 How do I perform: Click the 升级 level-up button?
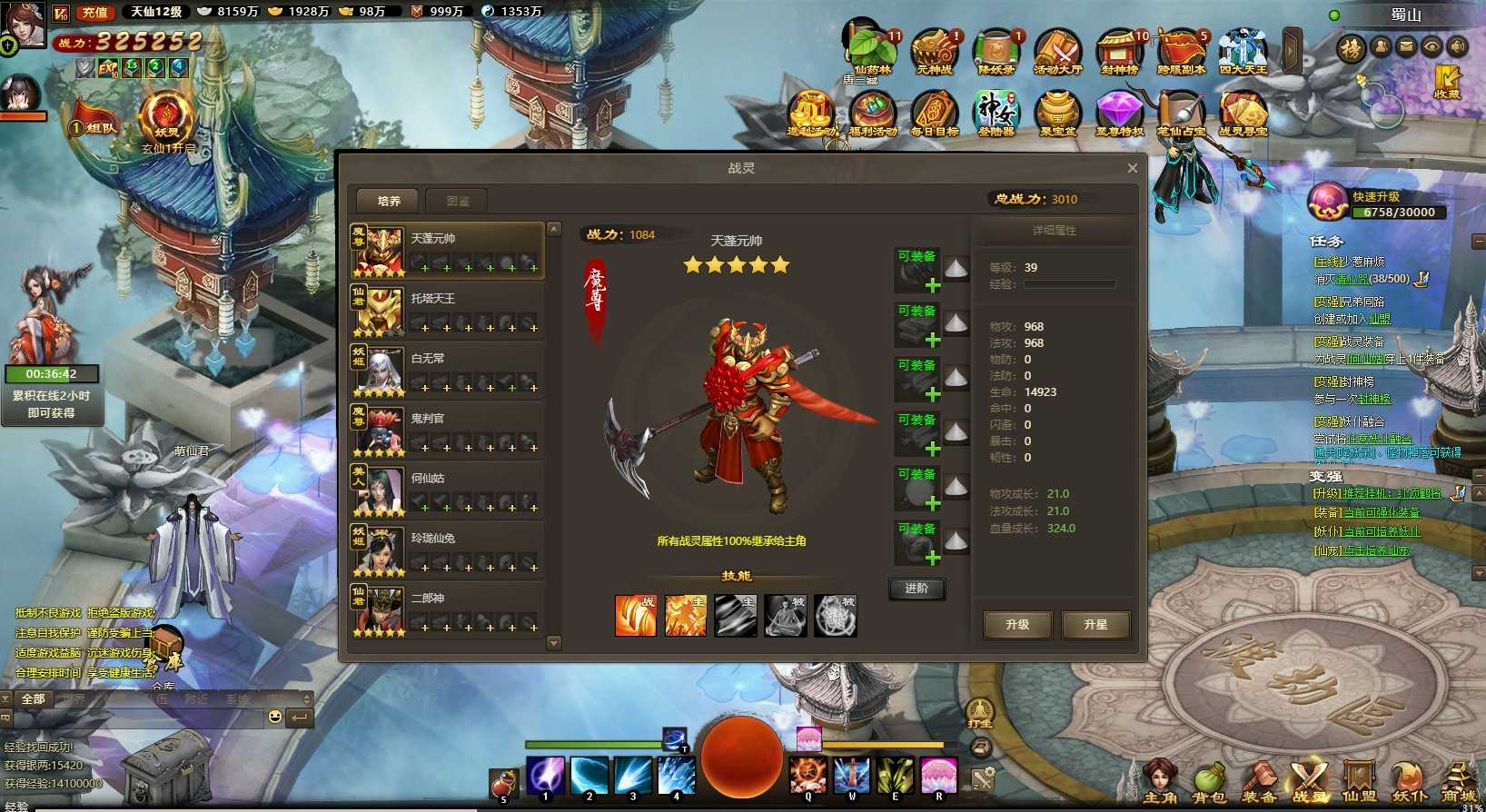tap(1017, 625)
